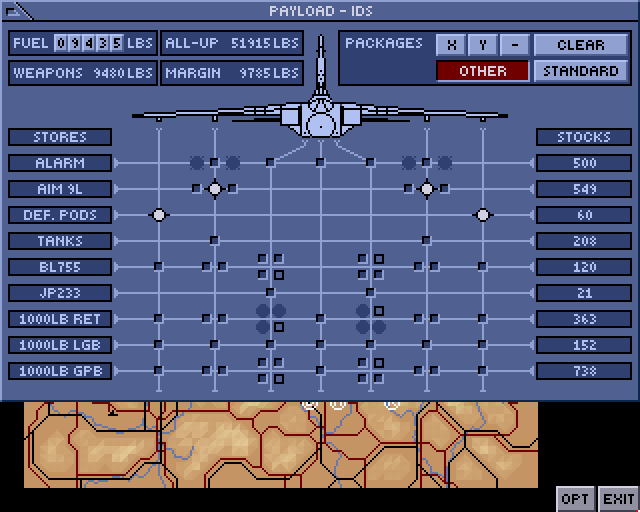Clear the current payload
The image size is (640, 512).
[x=581, y=45]
